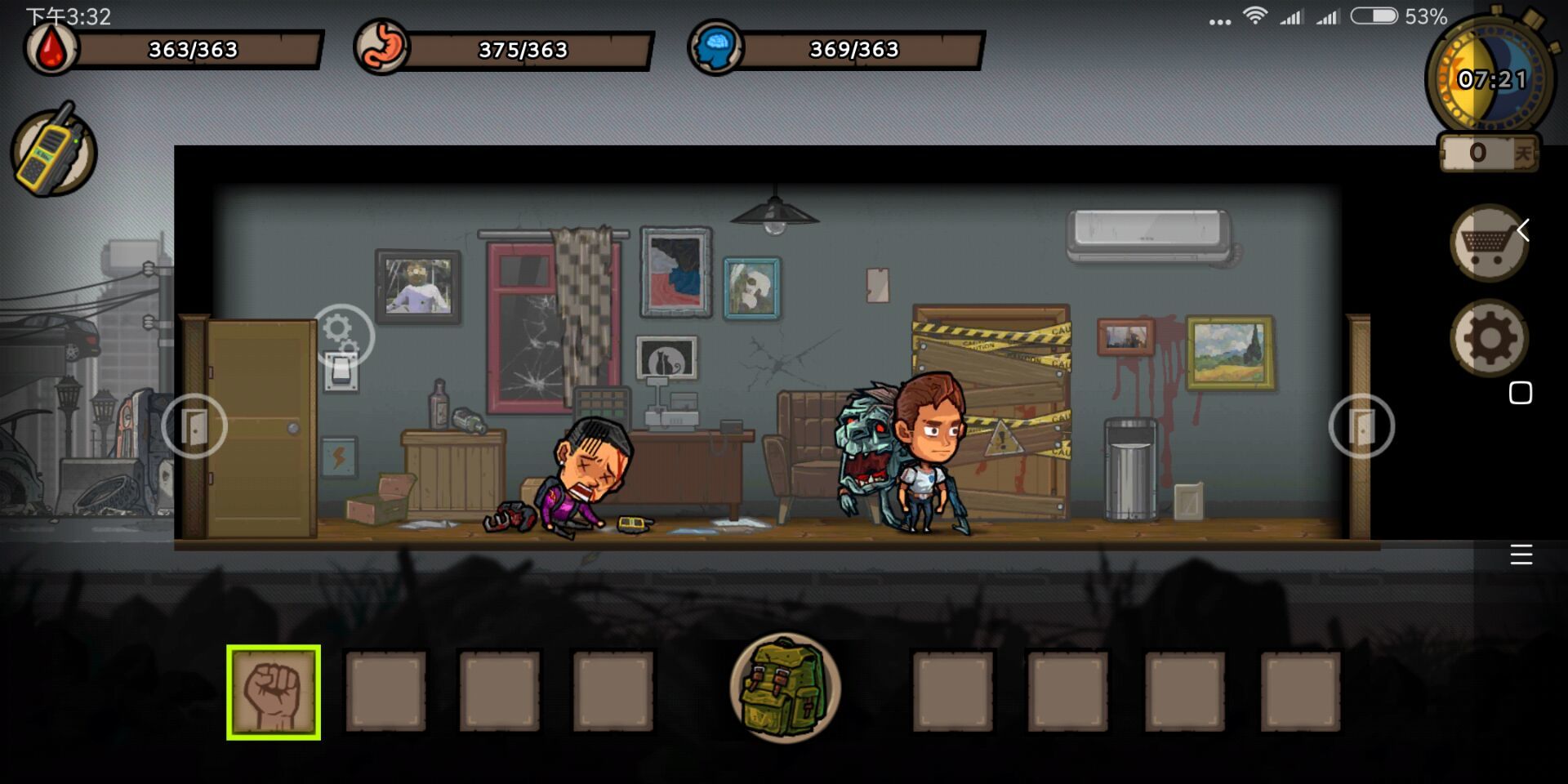Open the shopping cart store
1568x784 pixels.
pos(1488,243)
